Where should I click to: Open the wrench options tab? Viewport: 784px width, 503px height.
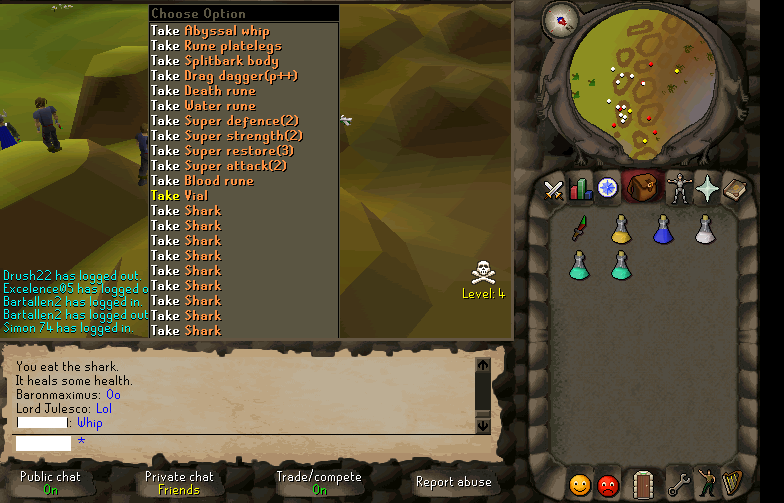679,485
